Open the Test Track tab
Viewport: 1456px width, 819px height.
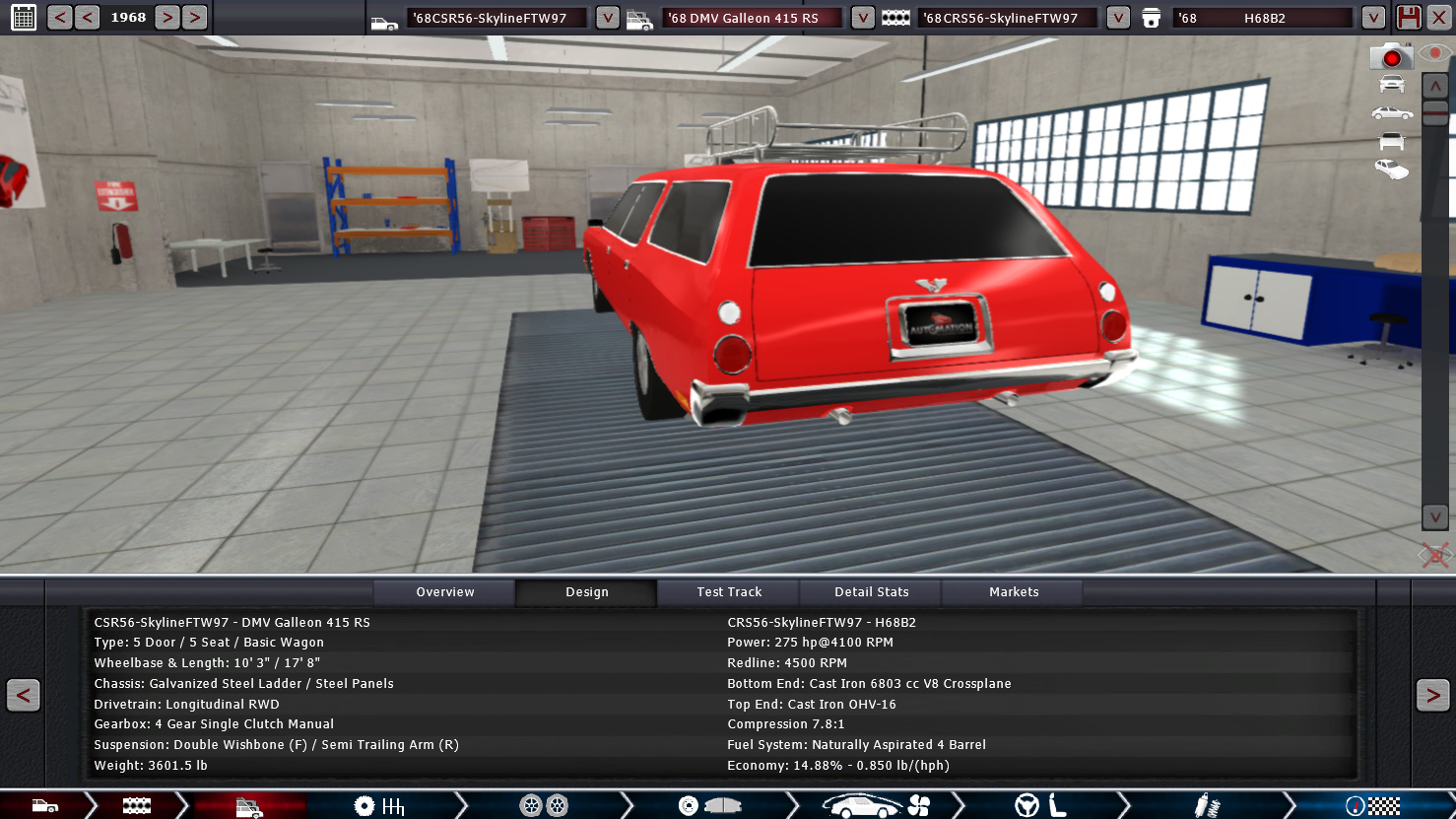click(x=729, y=592)
